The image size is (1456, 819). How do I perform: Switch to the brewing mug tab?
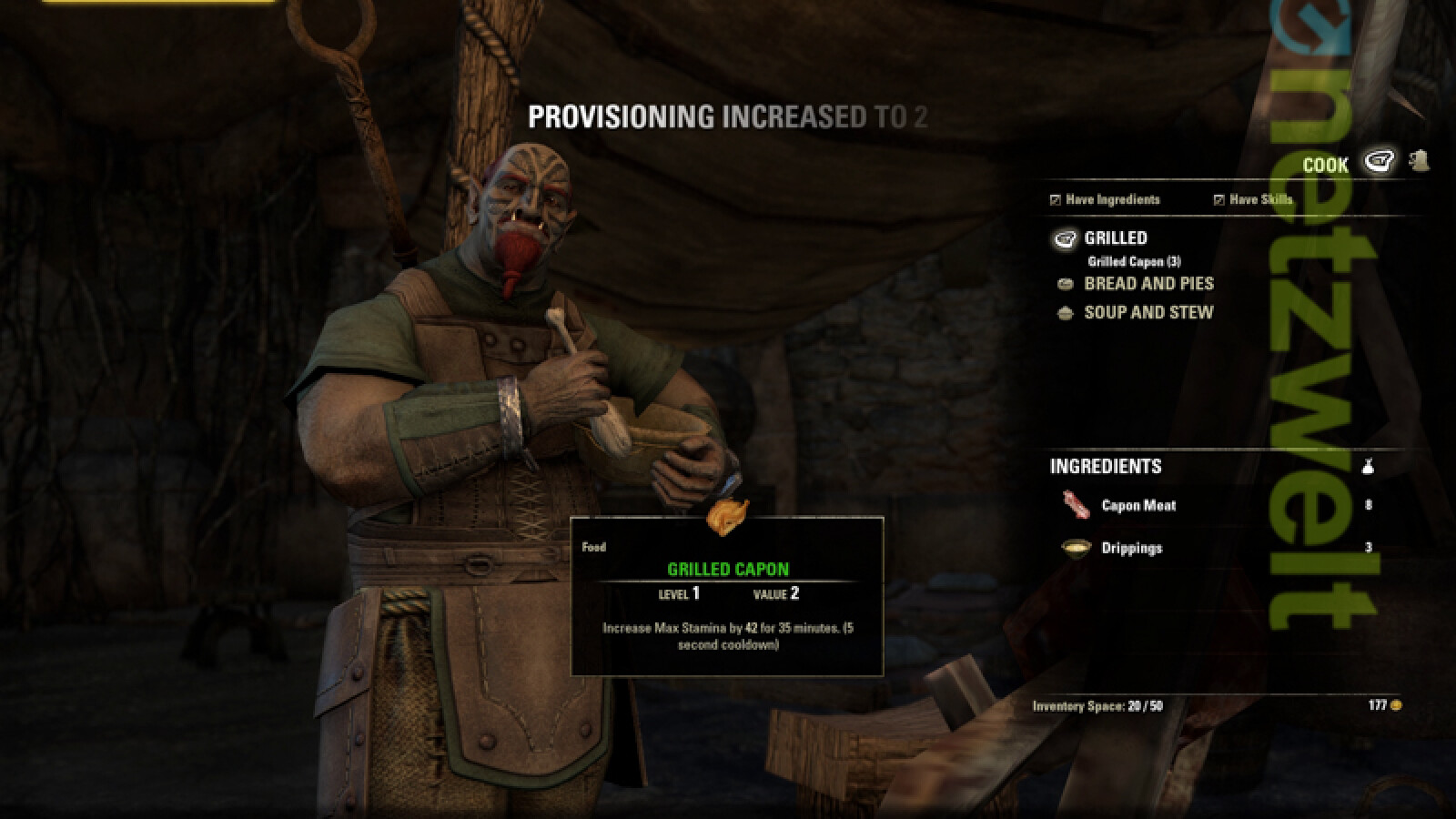click(1419, 162)
